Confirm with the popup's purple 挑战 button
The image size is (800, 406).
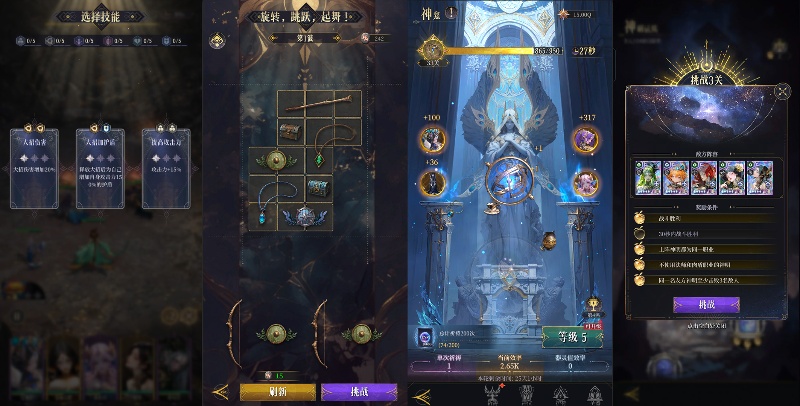[706, 304]
